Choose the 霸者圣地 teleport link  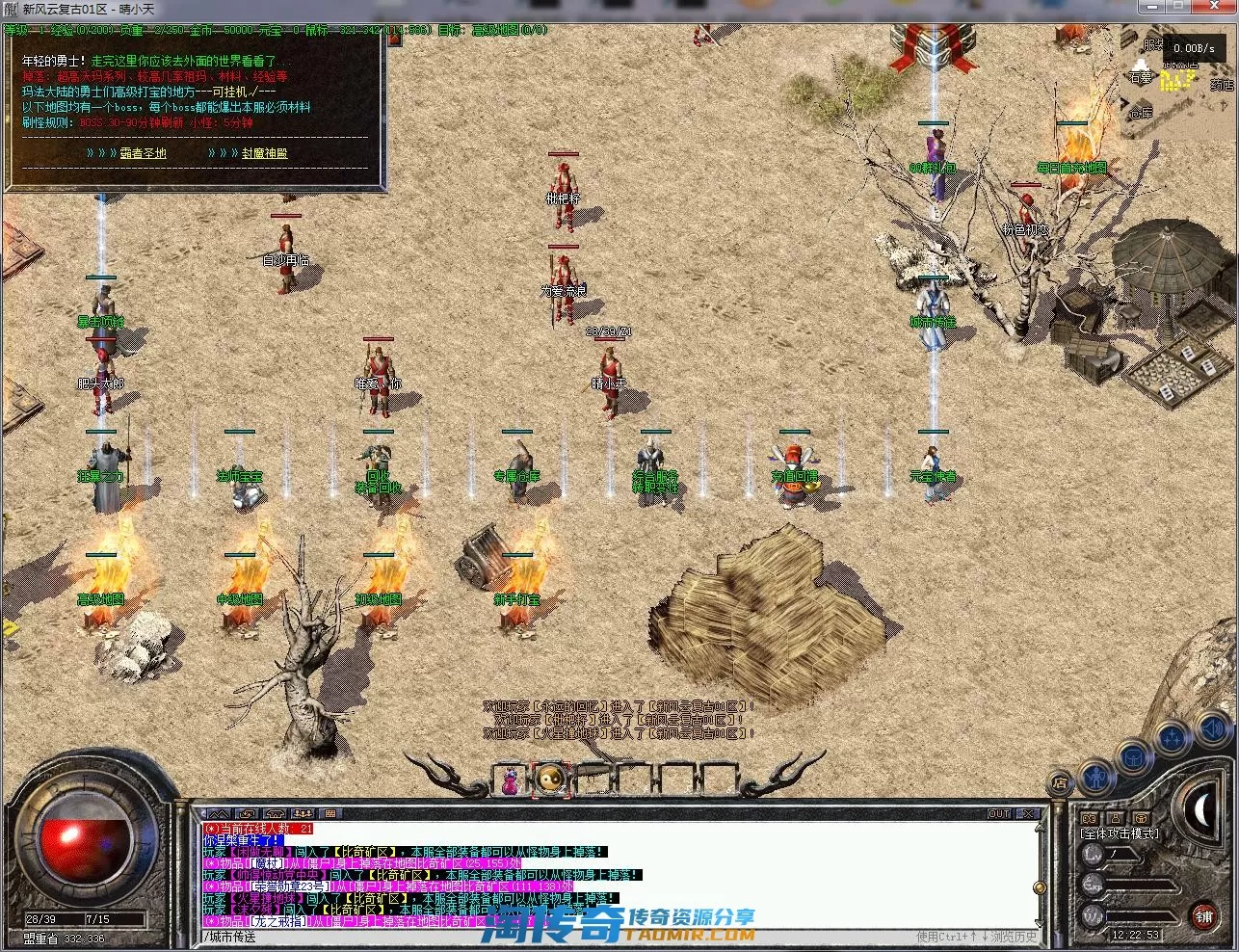(x=143, y=153)
